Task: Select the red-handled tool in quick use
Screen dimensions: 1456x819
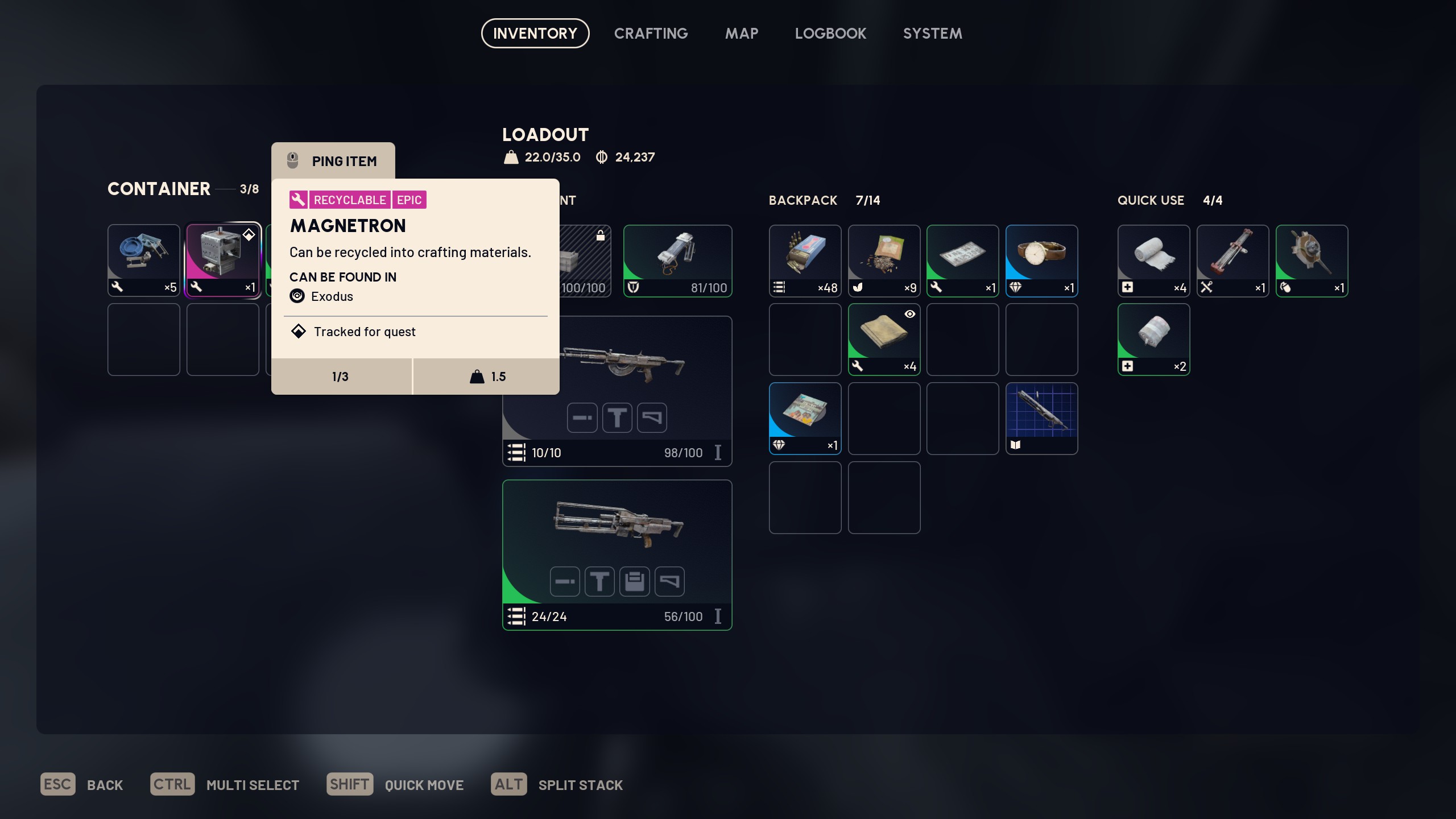Action: click(x=1232, y=260)
